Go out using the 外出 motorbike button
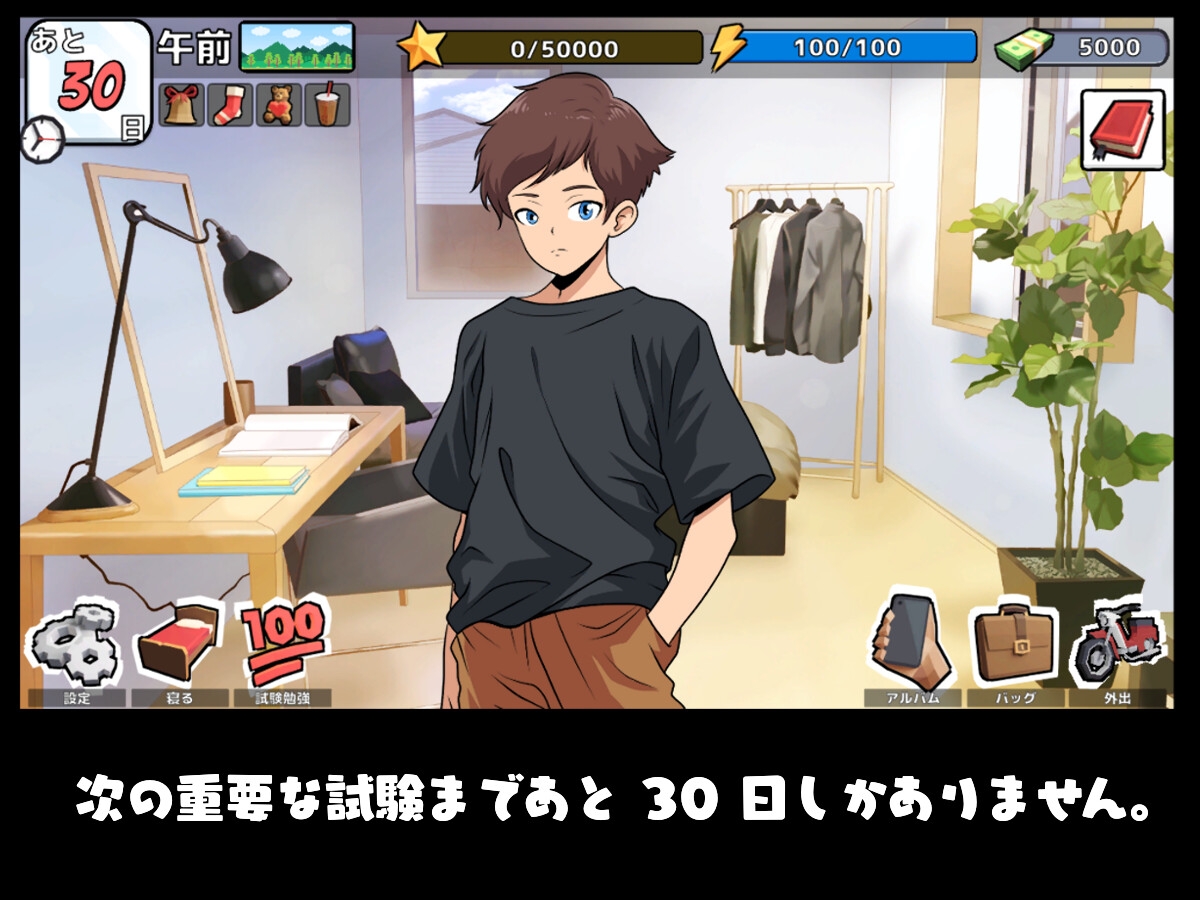1200x900 pixels. [x=1117, y=645]
